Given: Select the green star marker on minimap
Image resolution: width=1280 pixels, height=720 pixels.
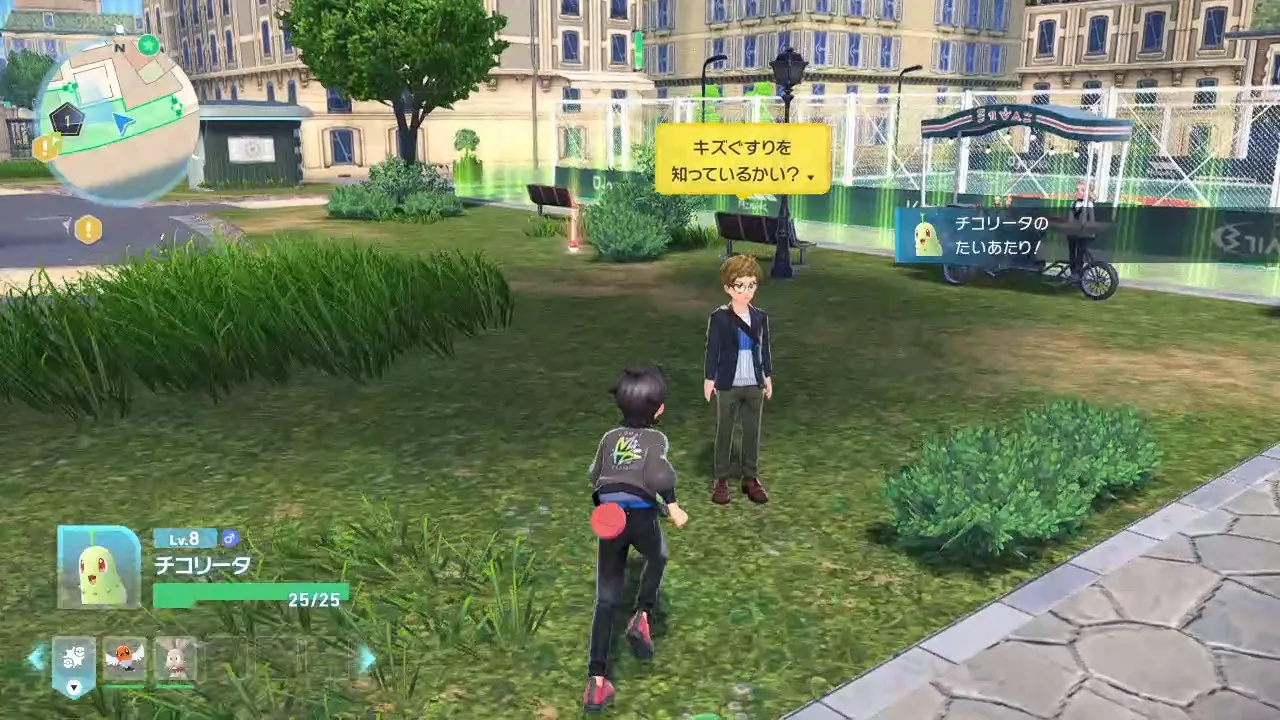Looking at the screenshot, I should pyautogui.click(x=149, y=45).
